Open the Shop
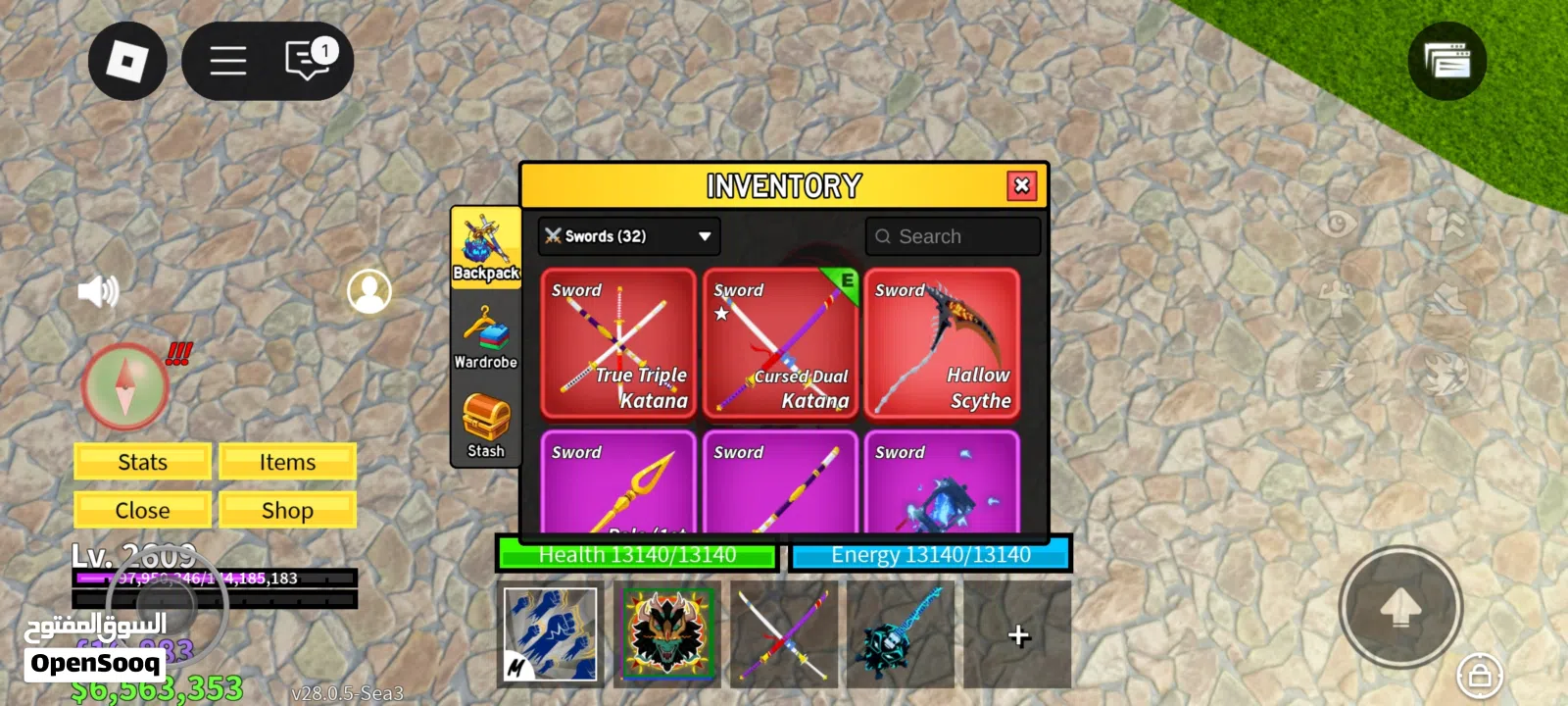 [287, 510]
